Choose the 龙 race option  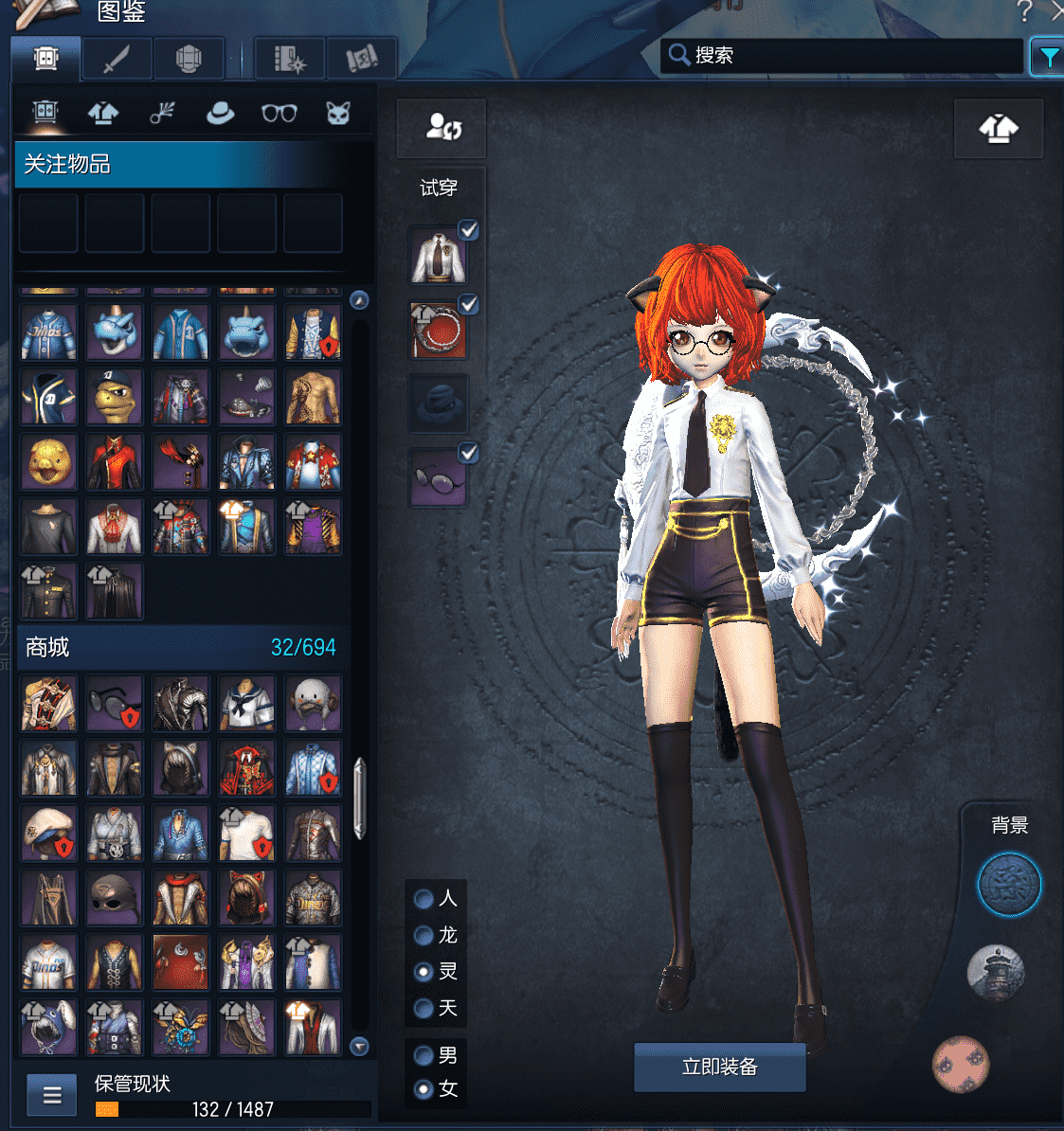click(424, 936)
